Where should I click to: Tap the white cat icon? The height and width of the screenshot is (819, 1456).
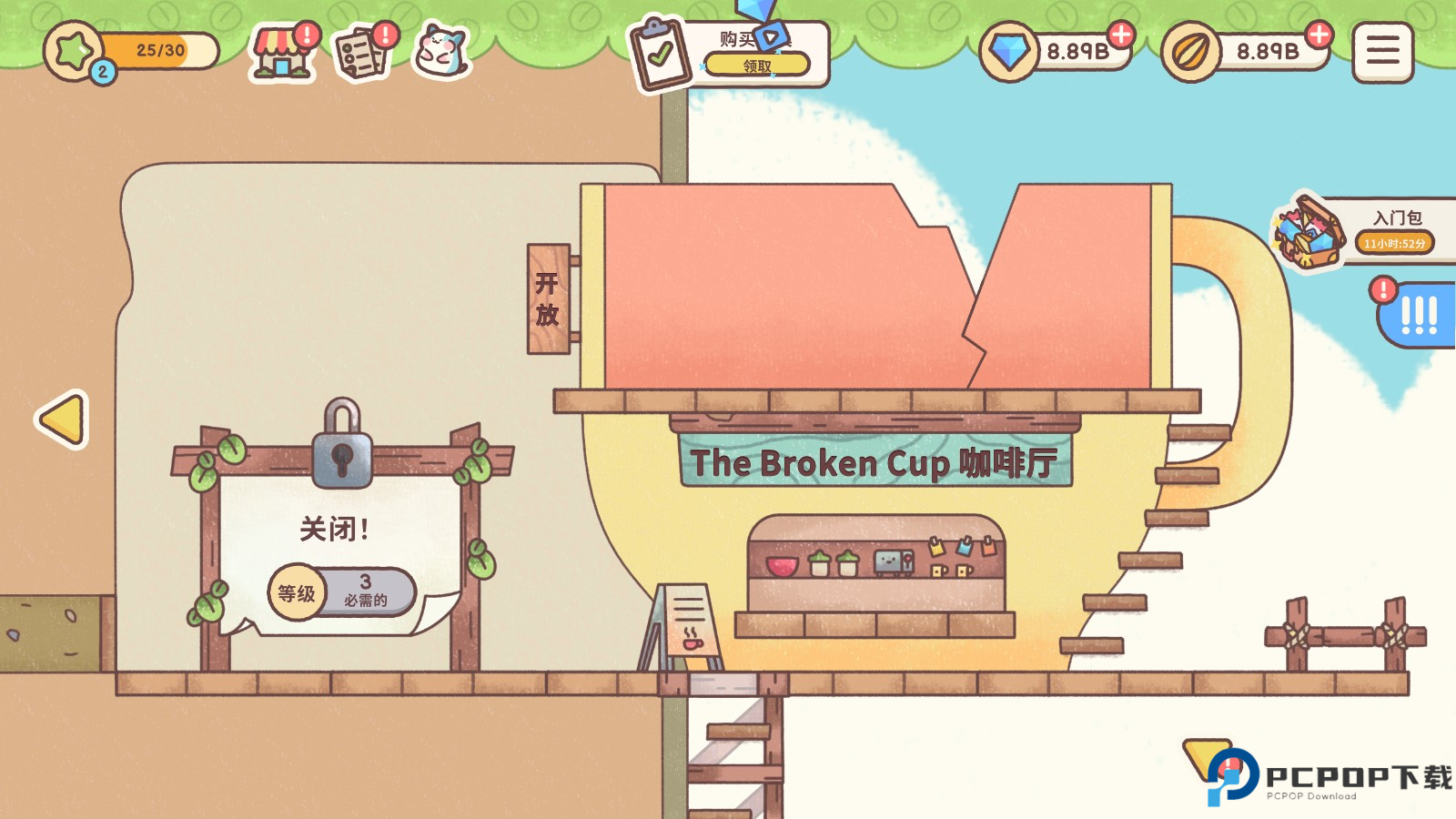(x=441, y=52)
